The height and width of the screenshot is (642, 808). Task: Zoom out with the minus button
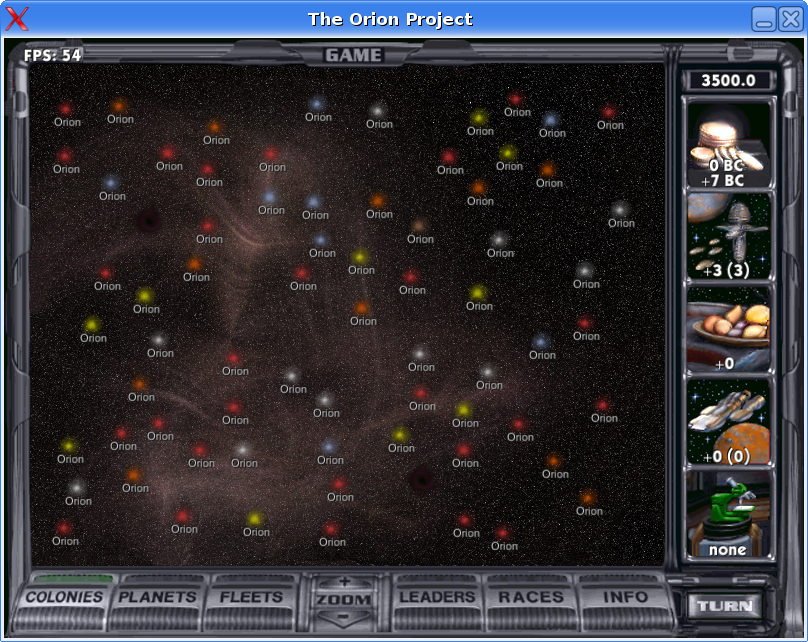coord(345,617)
